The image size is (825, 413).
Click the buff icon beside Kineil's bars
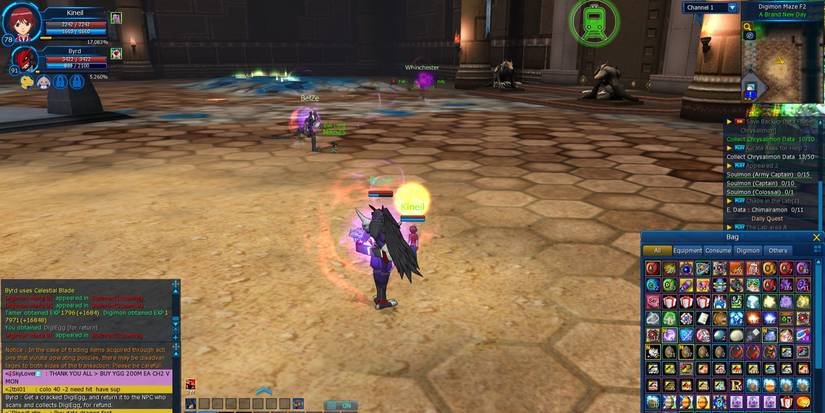[116, 18]
